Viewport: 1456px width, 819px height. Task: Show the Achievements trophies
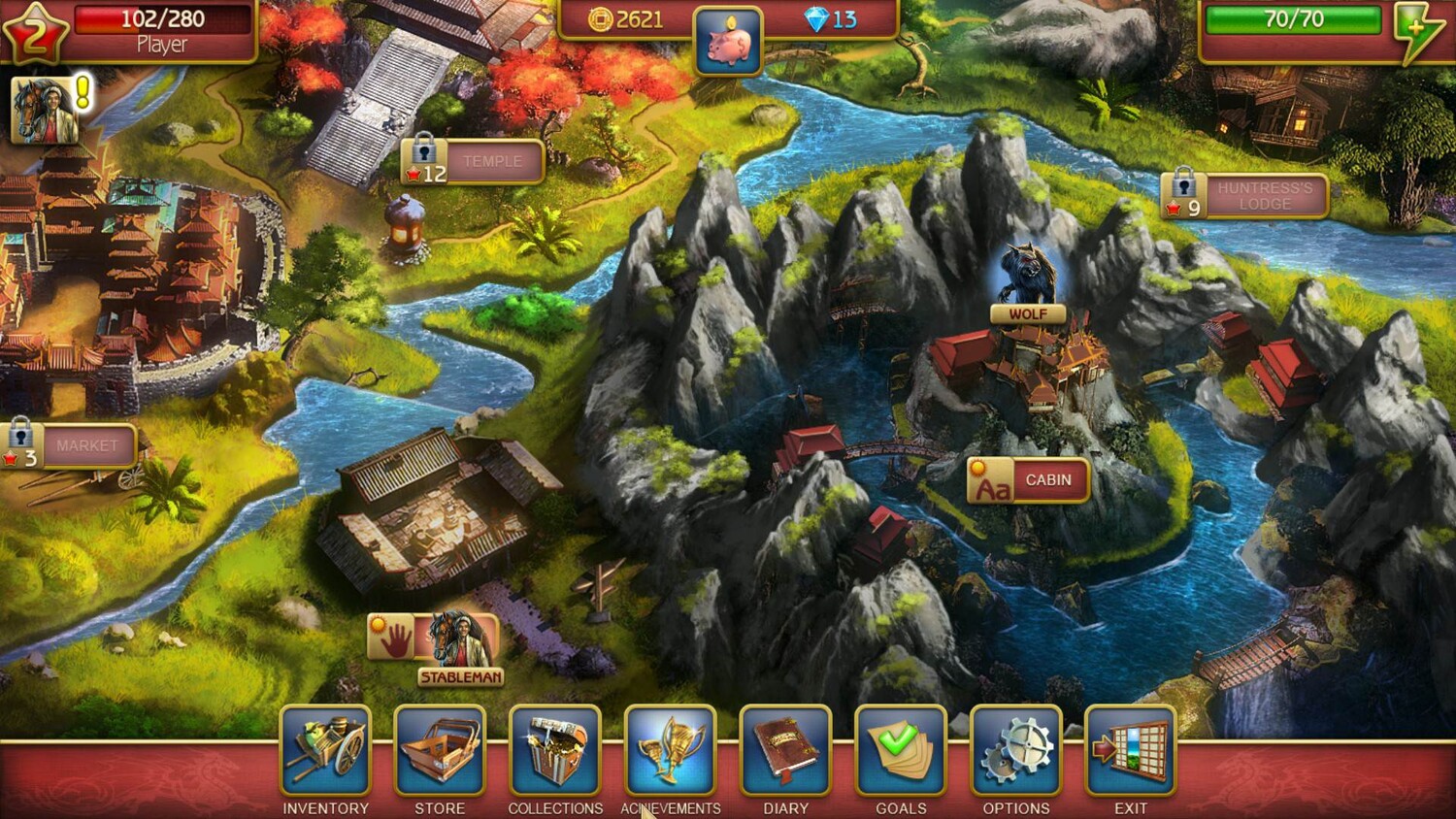point(670,751)
